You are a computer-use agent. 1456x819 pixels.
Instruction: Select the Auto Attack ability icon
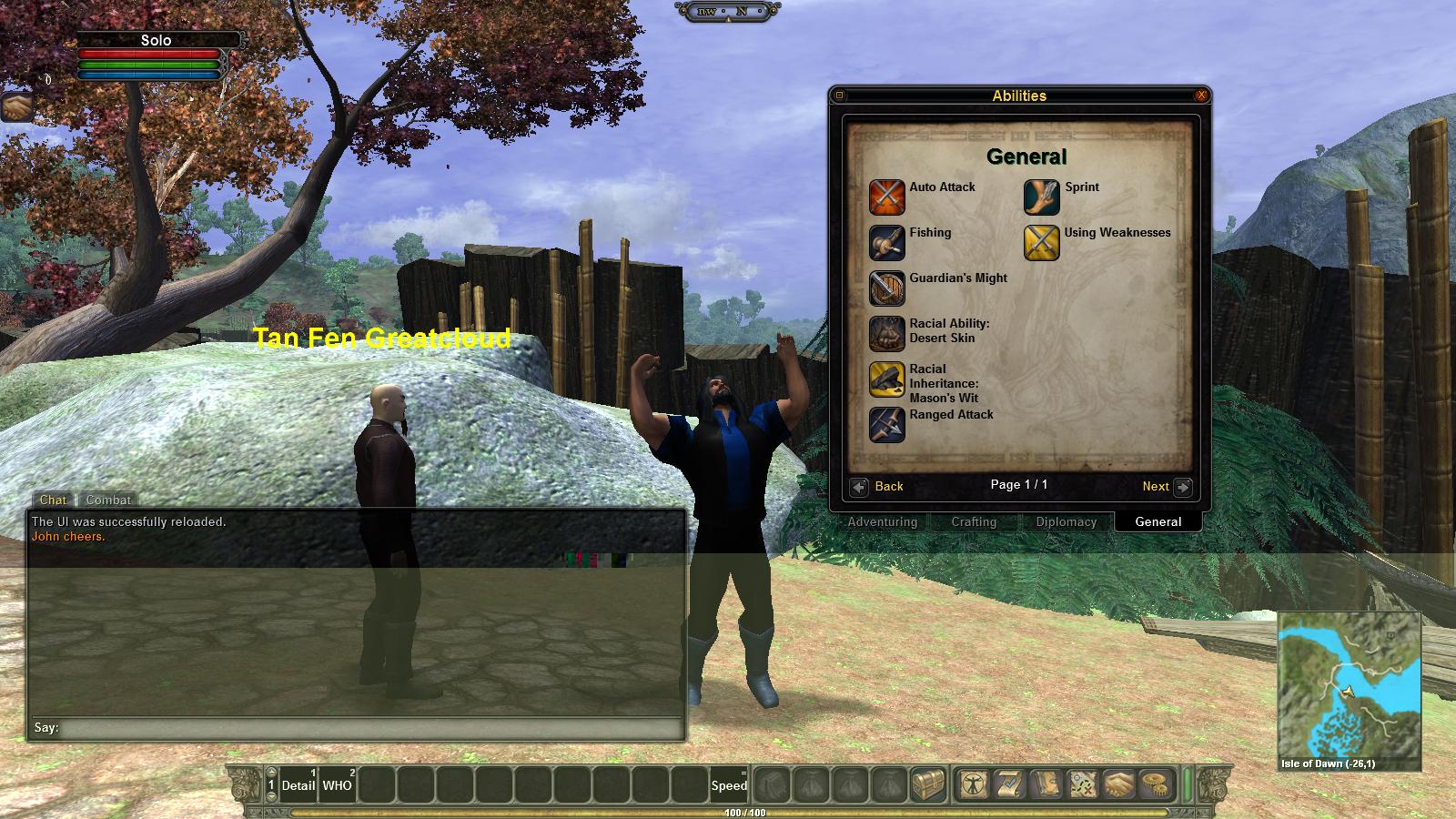[x=886, y=197]
